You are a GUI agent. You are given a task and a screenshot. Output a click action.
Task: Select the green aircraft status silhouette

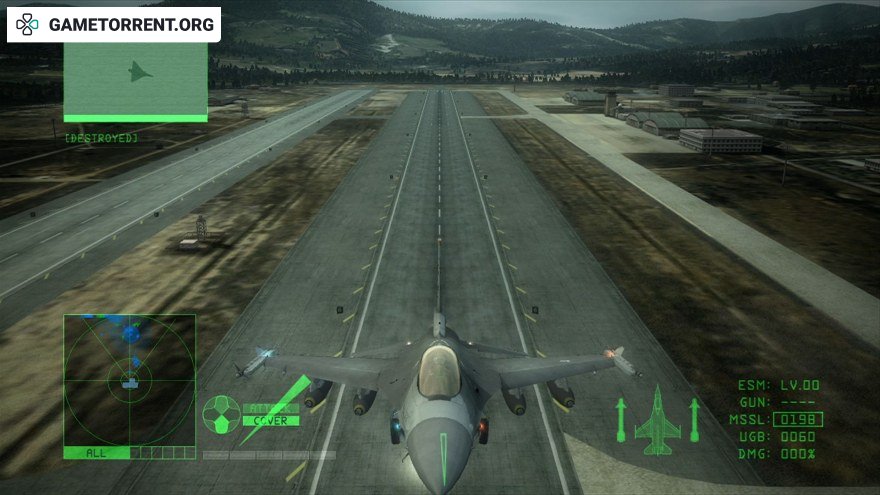click(x=657, y=420)
